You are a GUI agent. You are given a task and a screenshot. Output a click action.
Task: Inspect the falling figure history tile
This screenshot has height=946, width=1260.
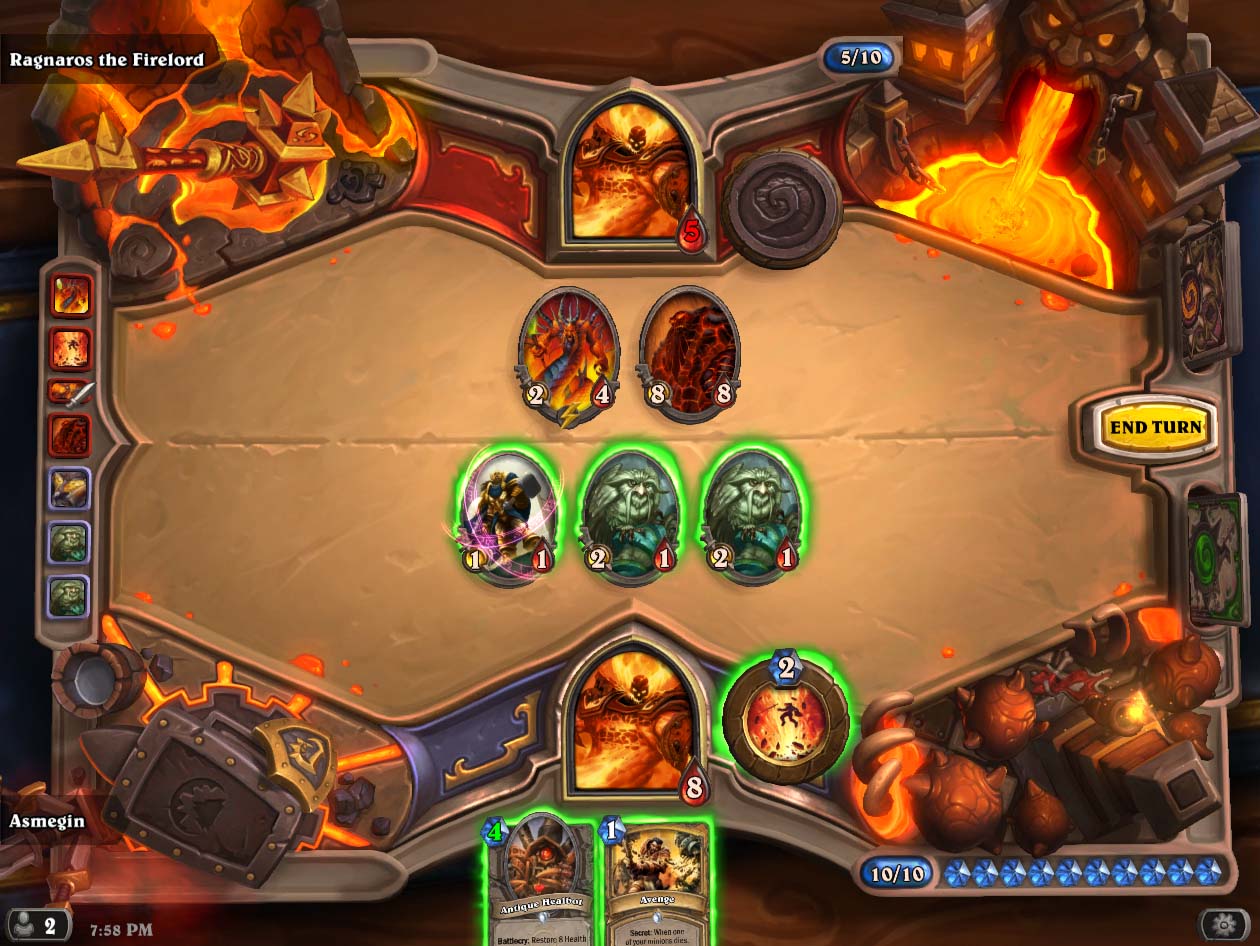tap(71, 349)
